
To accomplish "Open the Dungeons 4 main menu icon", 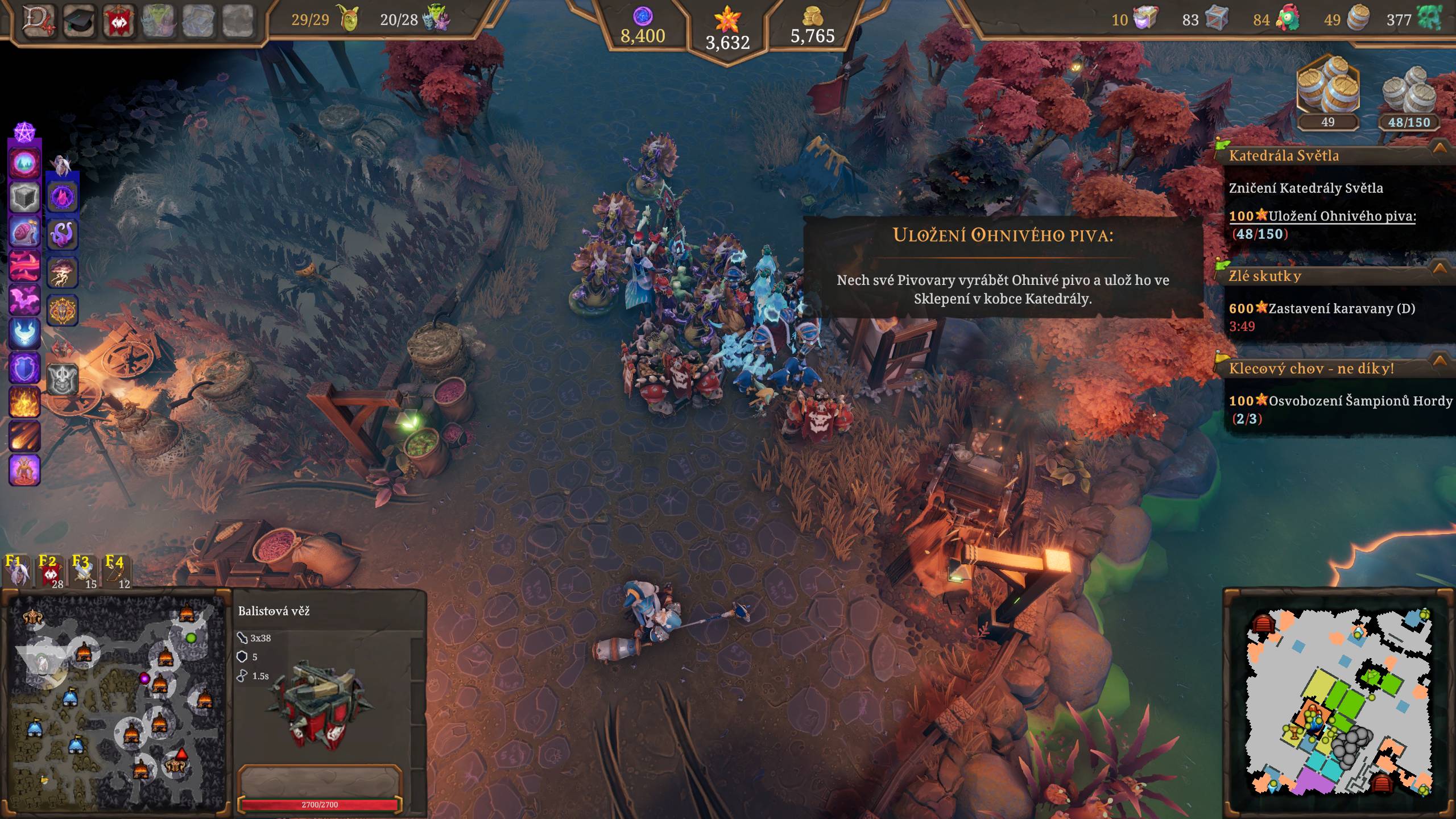I will tap(39, 20).
